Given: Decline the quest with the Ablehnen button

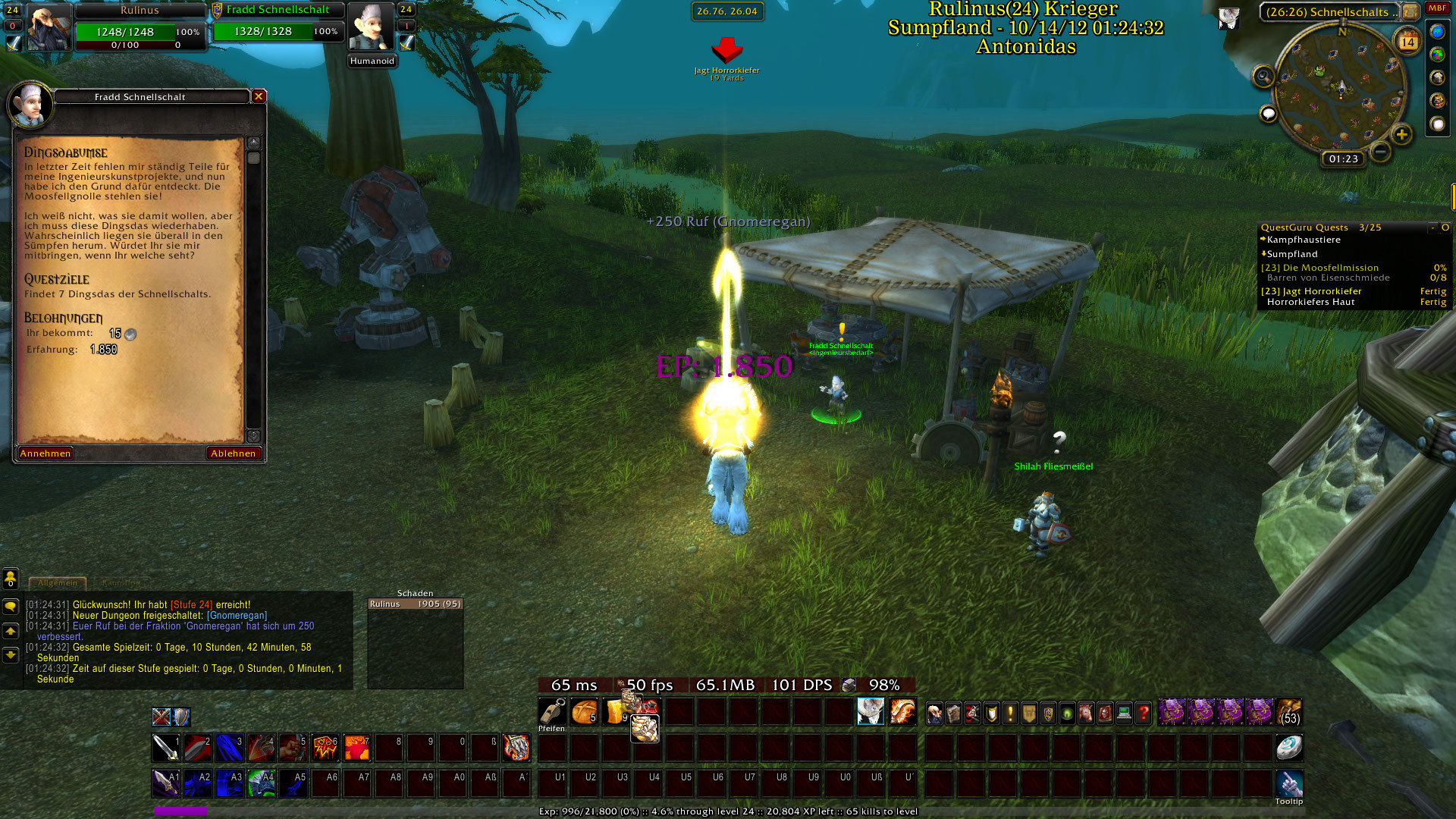Looking at the screenshot, I should click(x=234, y=453).
